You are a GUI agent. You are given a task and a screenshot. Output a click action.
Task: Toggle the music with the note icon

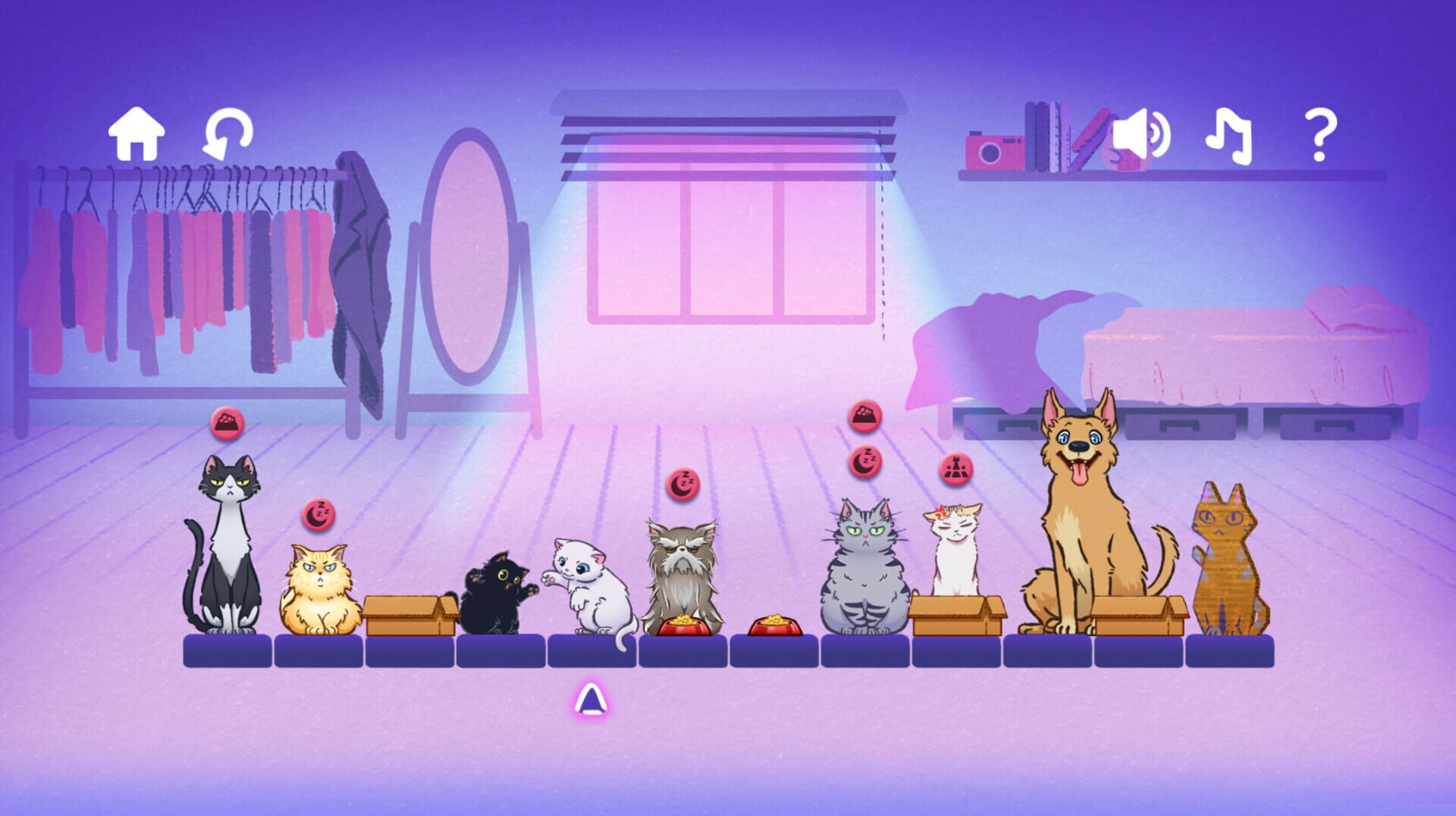point(1228,137)
